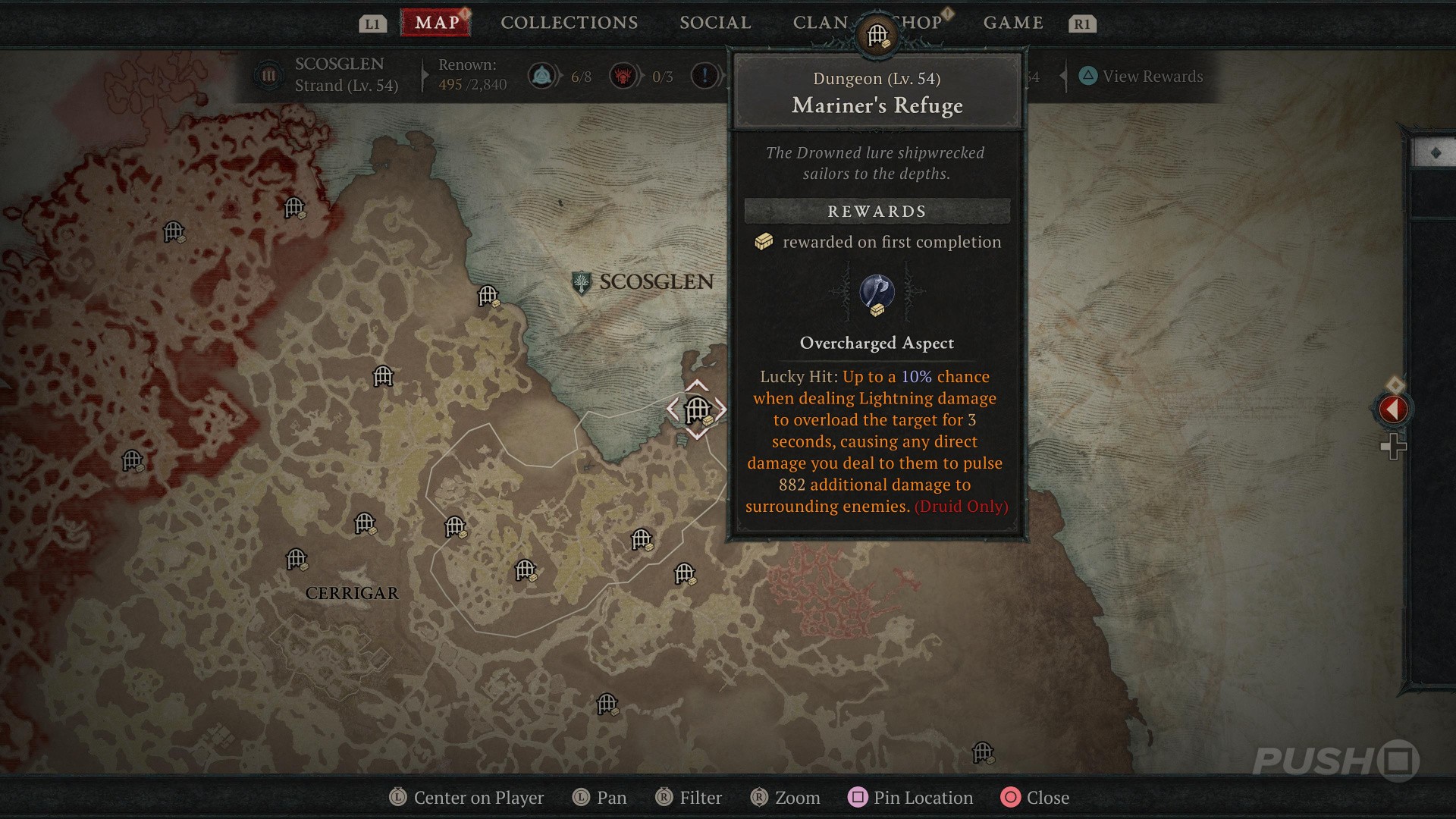
Task: Collapse the dungeon info tooltip with left arrow
Action: coord(673,409)
